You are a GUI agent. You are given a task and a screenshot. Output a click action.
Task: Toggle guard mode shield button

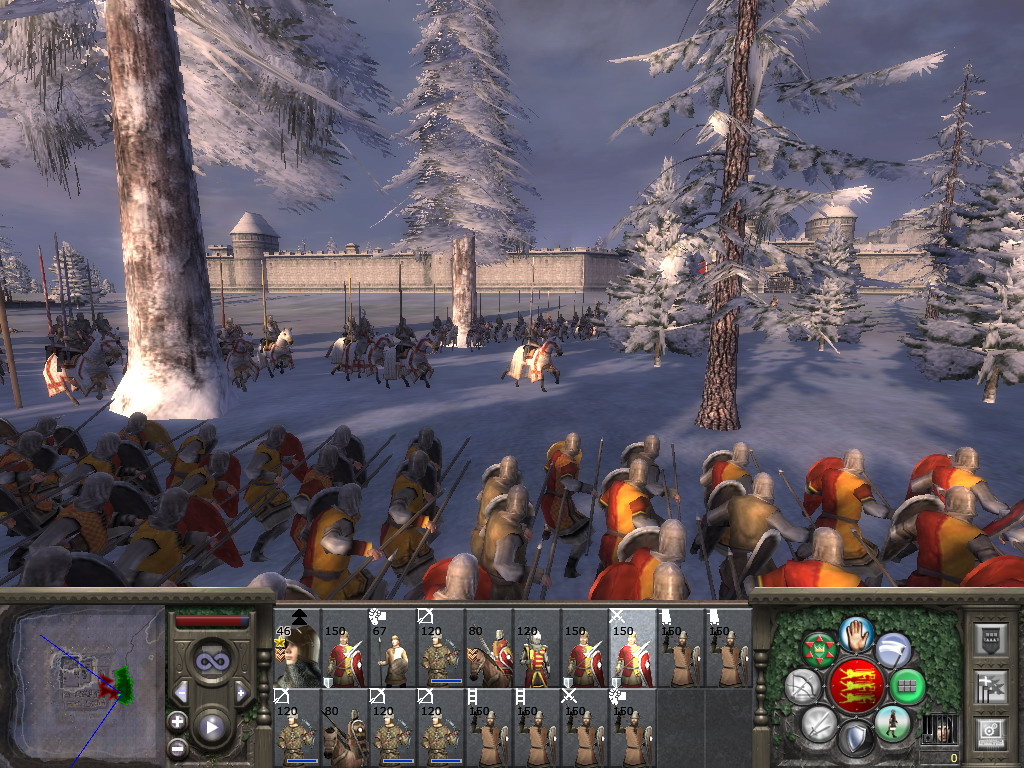point(855,738)
